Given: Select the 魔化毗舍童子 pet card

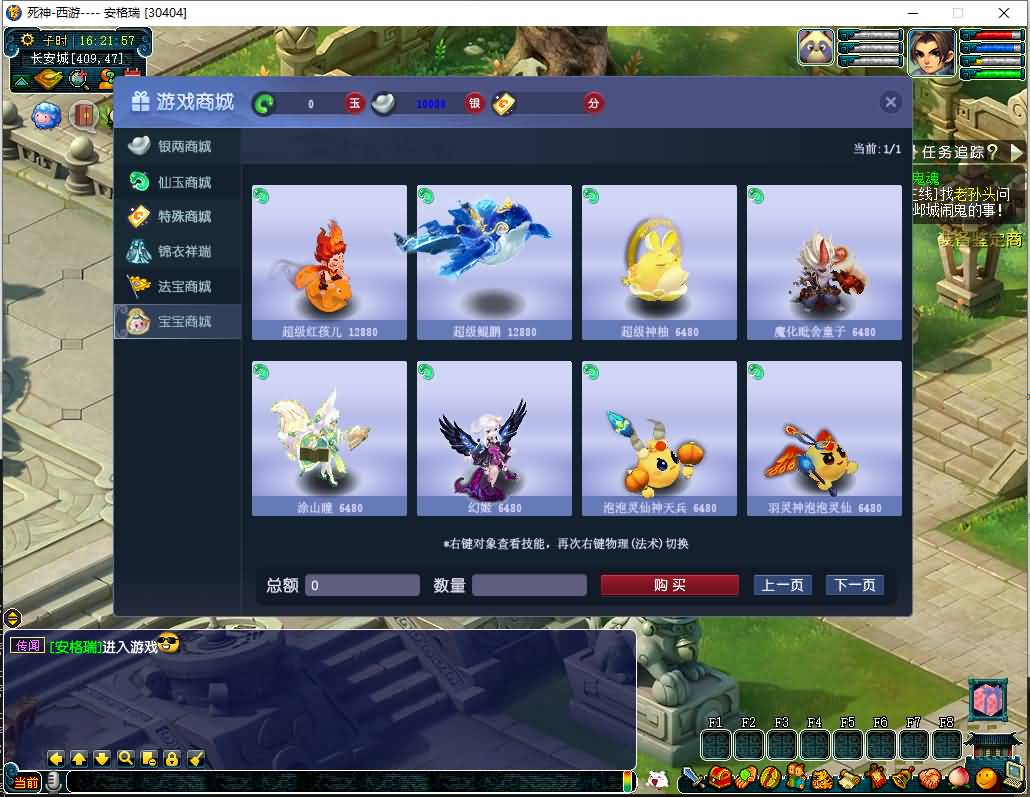Looking at the screenshot, I should tap(824, 262).
